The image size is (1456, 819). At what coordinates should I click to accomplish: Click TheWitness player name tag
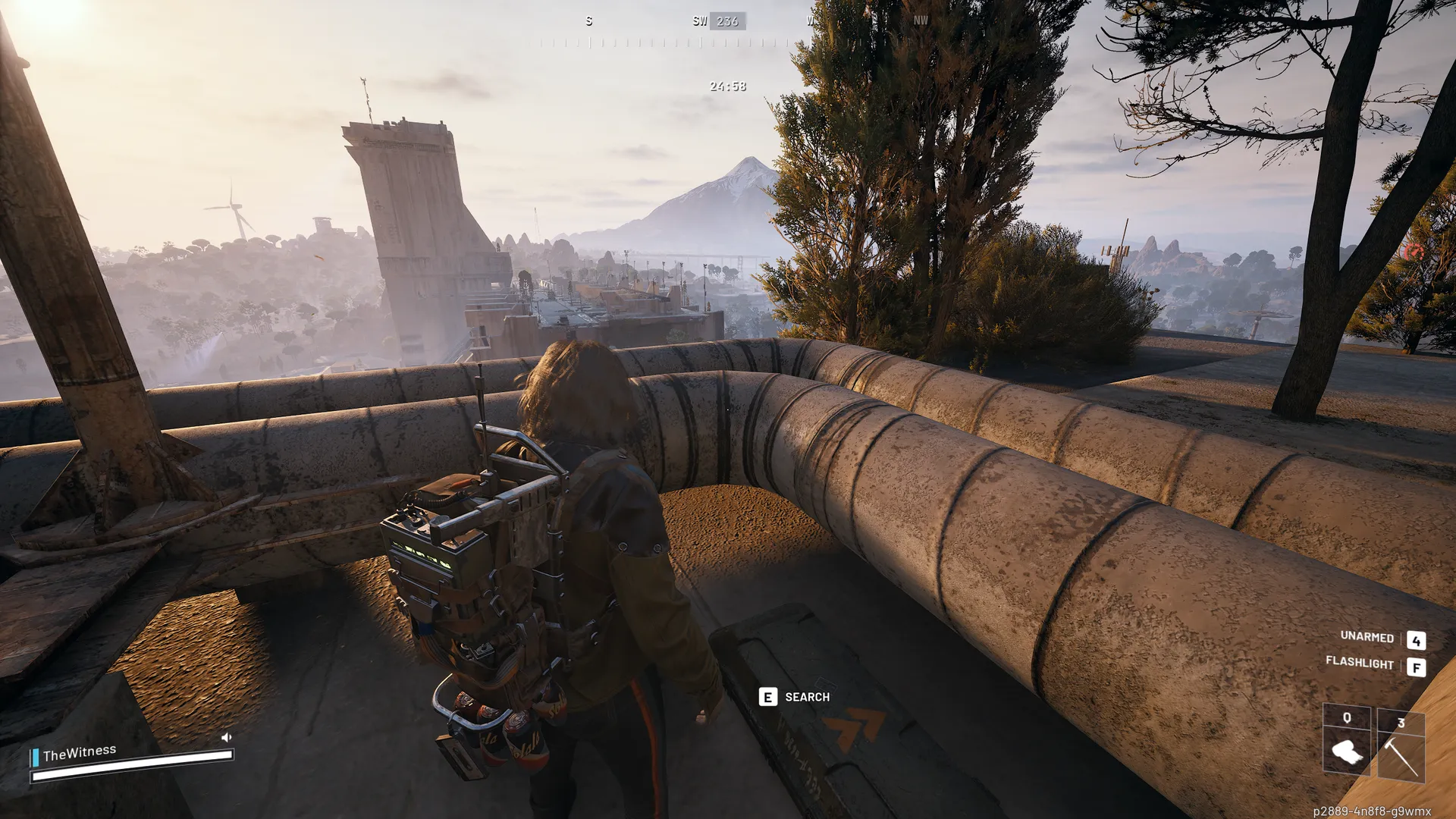pos(80,753)
